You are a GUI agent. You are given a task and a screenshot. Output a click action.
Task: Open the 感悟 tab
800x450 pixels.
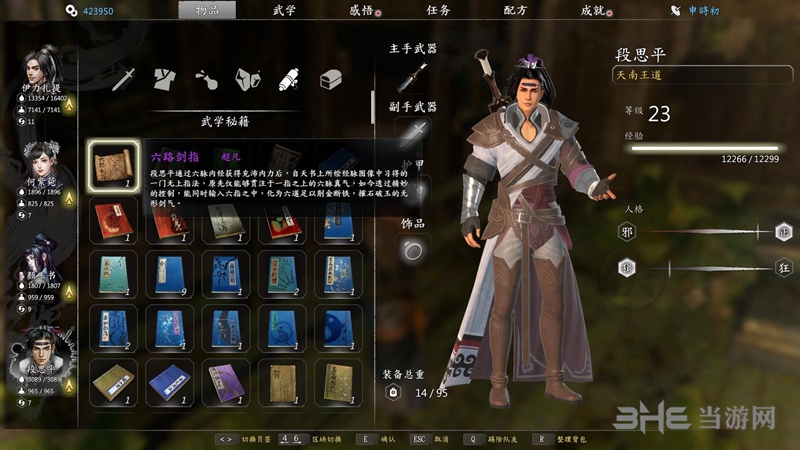(x=360, y=10)
